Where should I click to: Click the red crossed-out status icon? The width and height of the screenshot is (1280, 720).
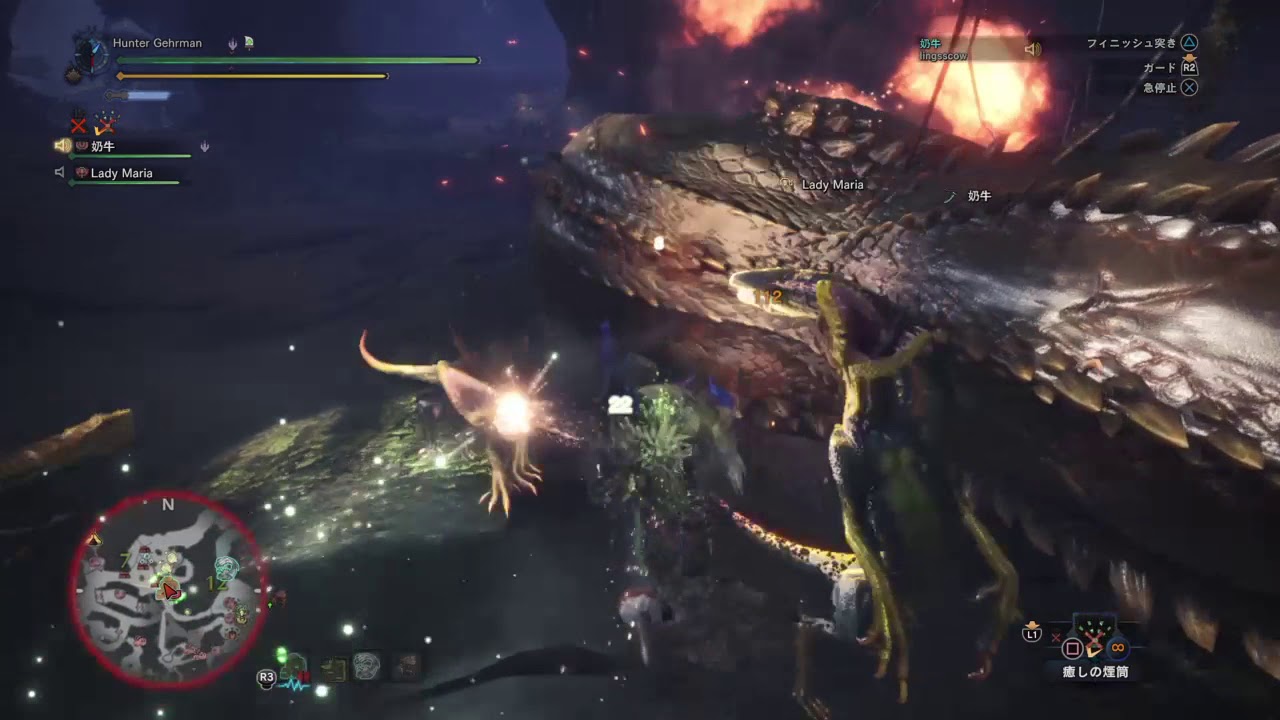78,125
